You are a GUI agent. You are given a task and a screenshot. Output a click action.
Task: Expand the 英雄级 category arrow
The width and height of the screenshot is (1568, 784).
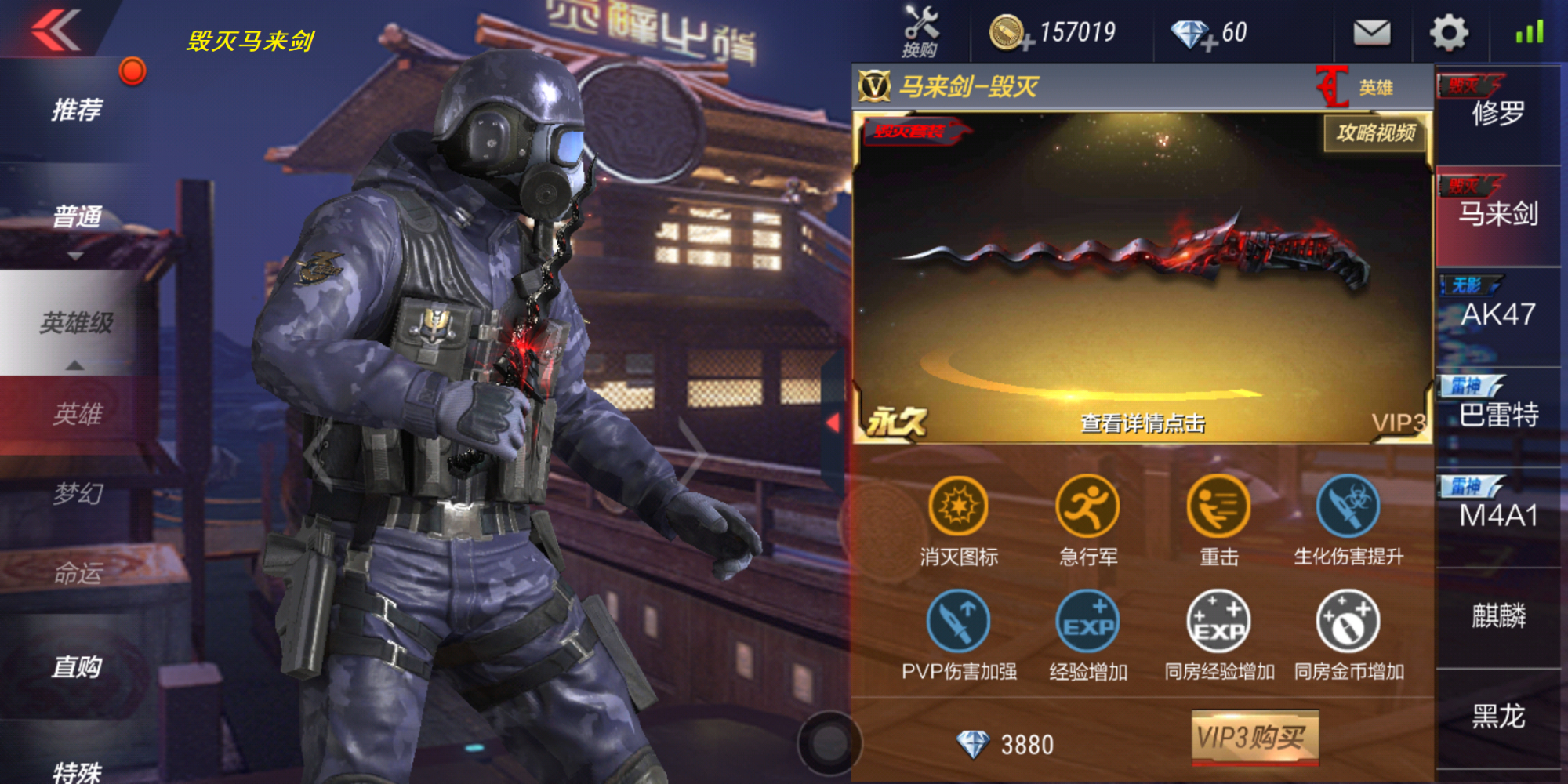click(x=74, y=363)
